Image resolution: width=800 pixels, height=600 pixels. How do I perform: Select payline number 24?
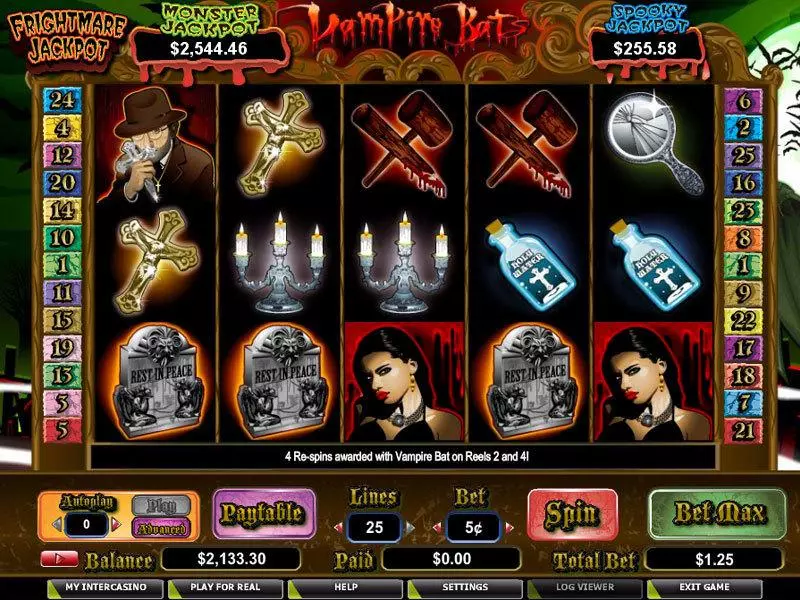pyautogui.click(x=62, y=100)
